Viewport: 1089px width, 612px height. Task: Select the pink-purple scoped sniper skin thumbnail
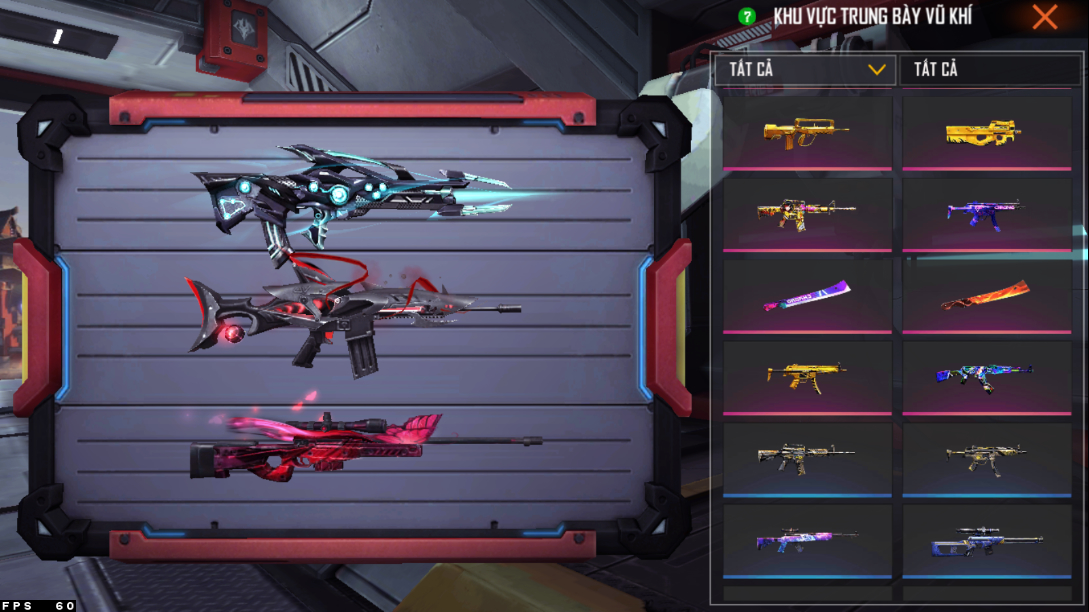(806, 541)
